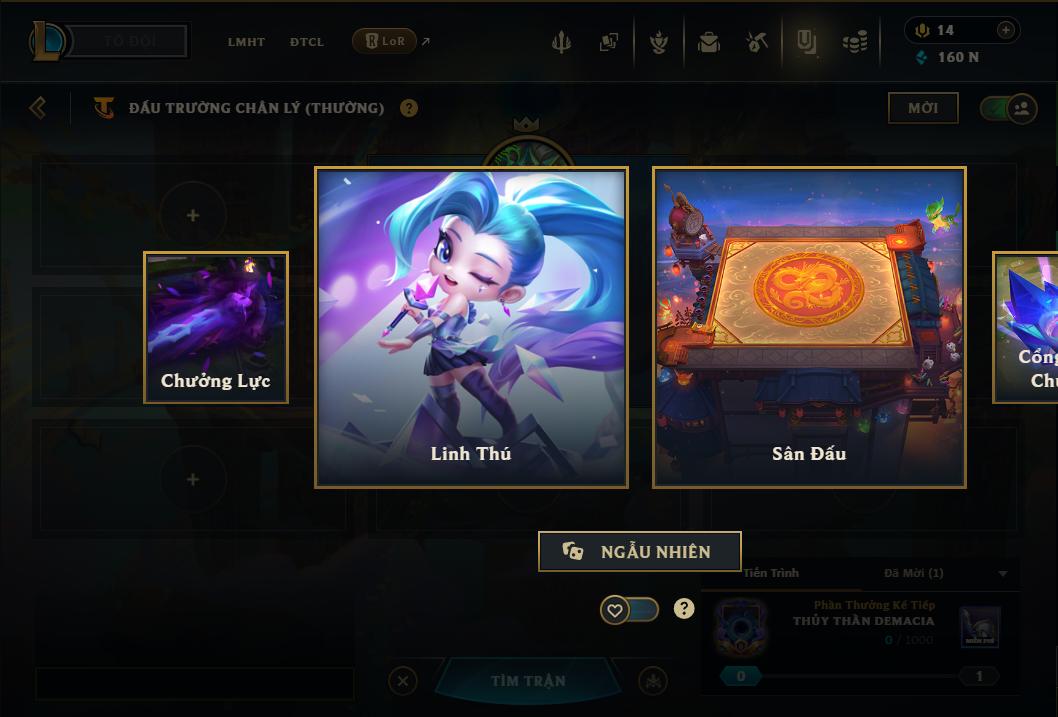
Task: Toggle the heart favorites switch
Action: 629,609
